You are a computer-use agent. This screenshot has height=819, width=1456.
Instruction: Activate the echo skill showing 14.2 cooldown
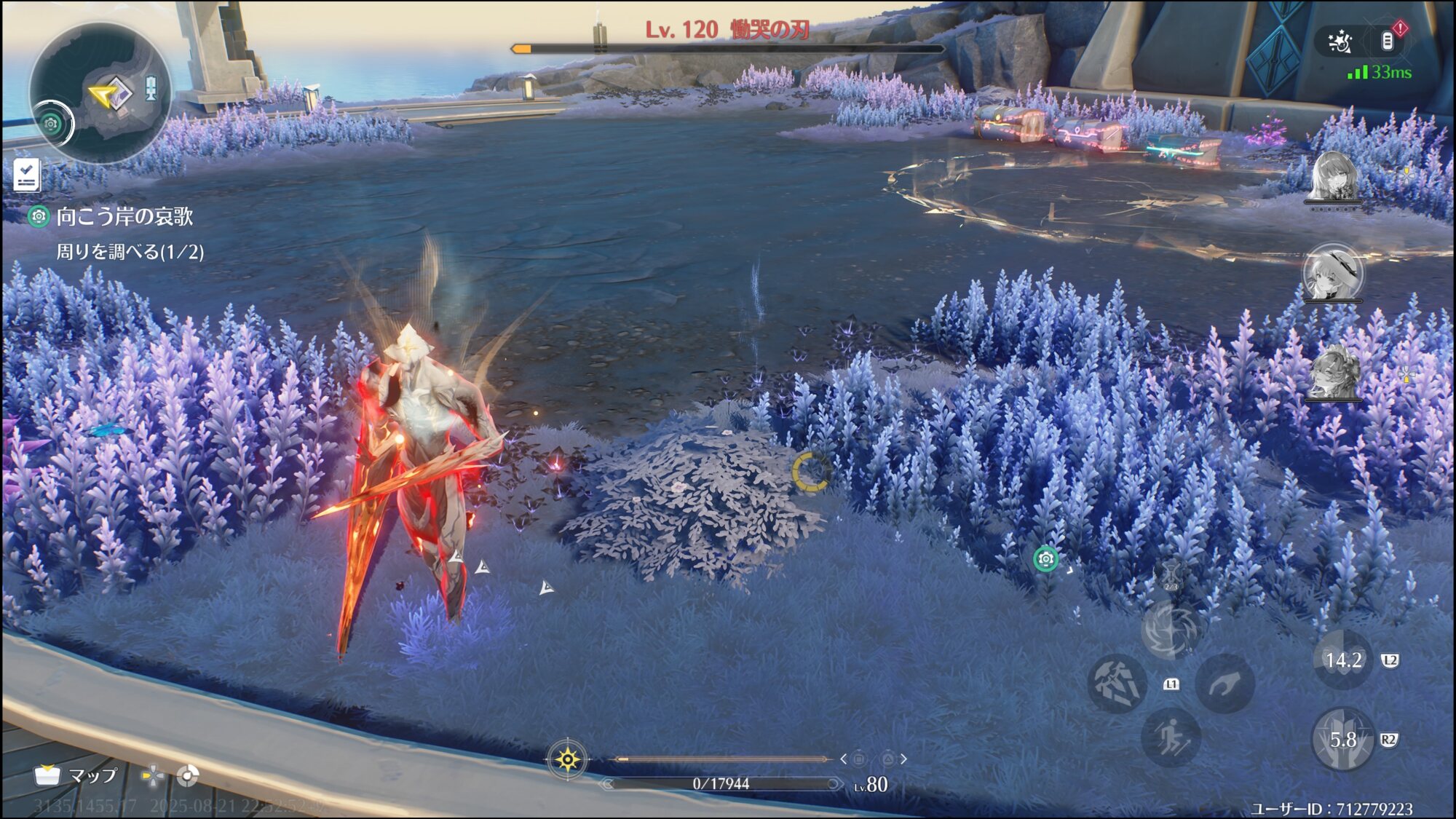tap(1342, 660)
